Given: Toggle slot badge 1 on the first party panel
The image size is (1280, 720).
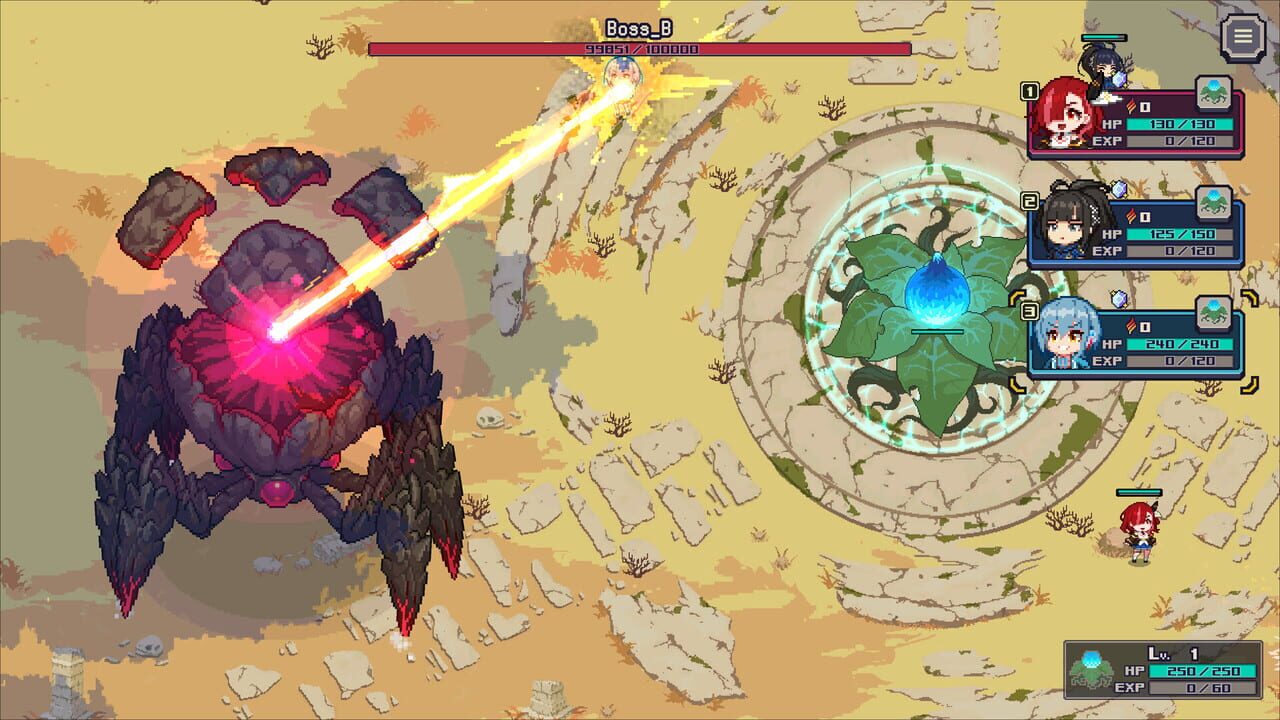Looking at the screenshot, I should (1029, 91).
